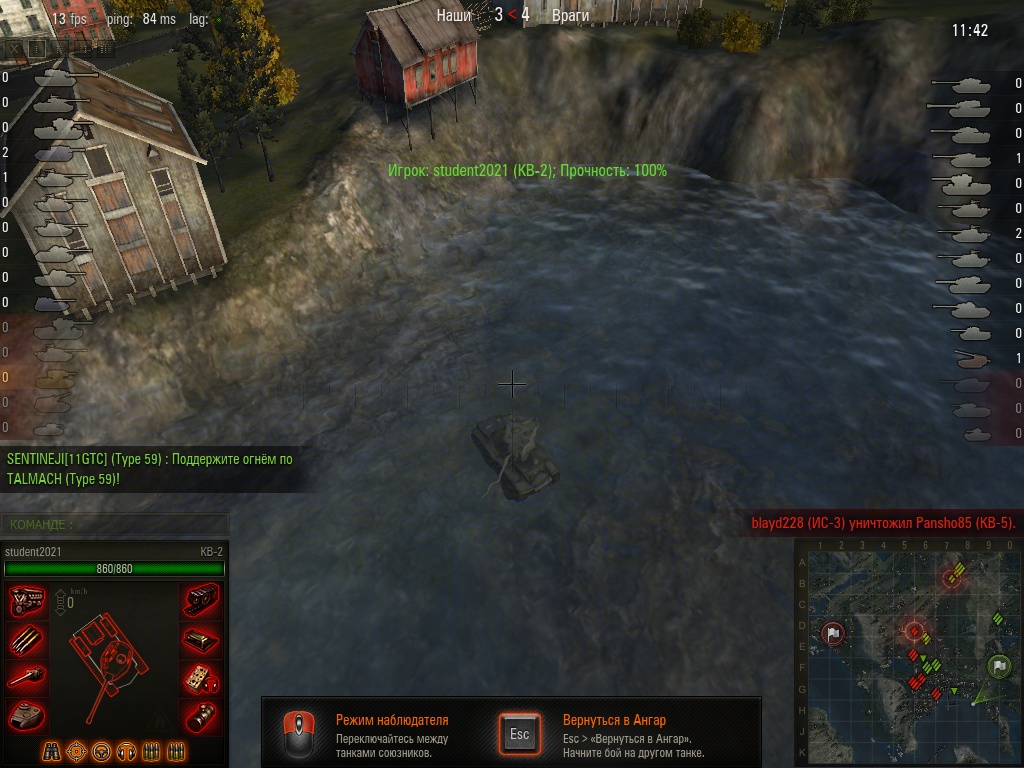Click the turret module icon
The width and height of the screenshot is (1024, 768).
click(27, 715)
